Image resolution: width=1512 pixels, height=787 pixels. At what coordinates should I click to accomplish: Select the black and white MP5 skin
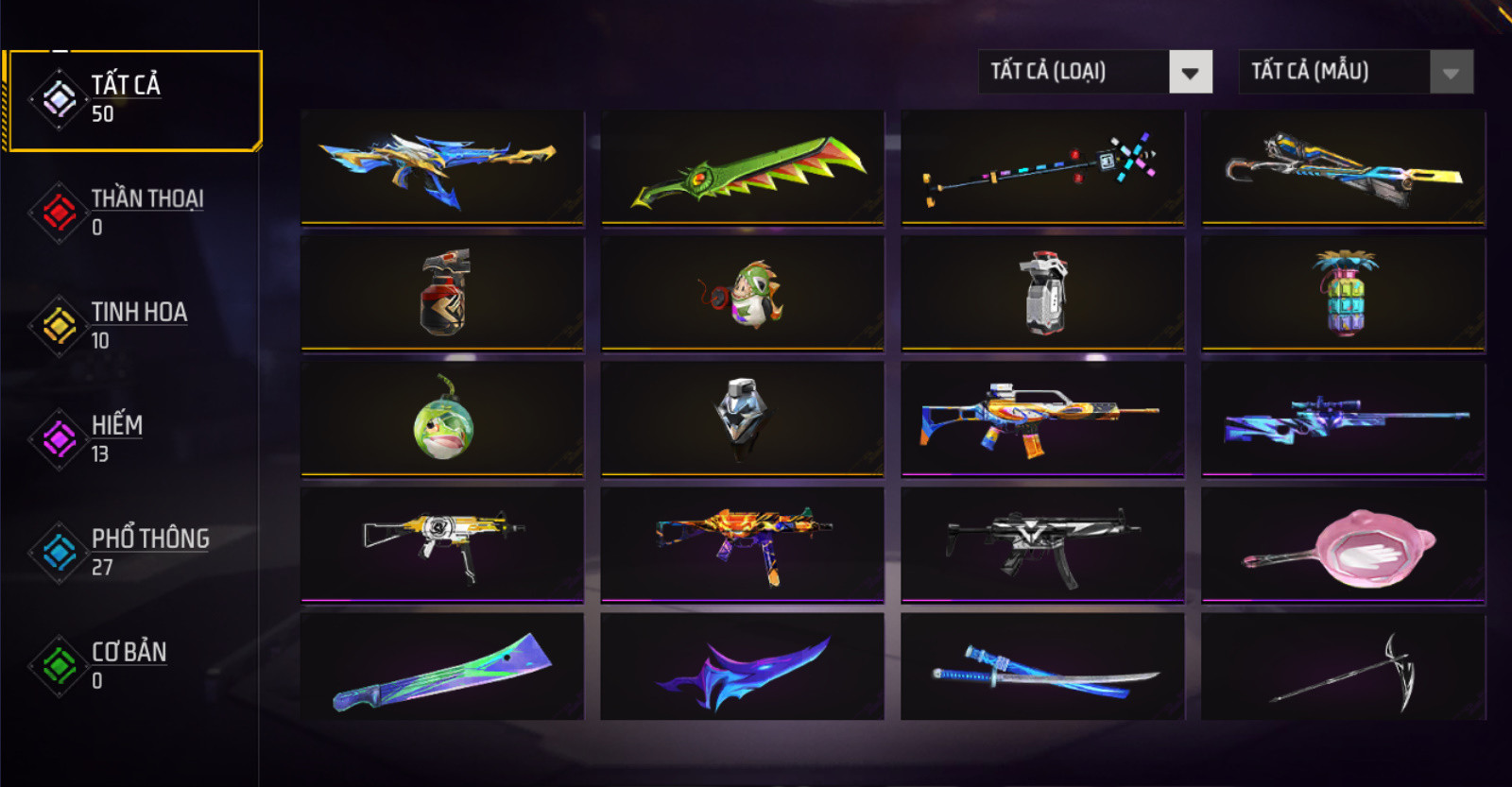(x=1042, y=545)
